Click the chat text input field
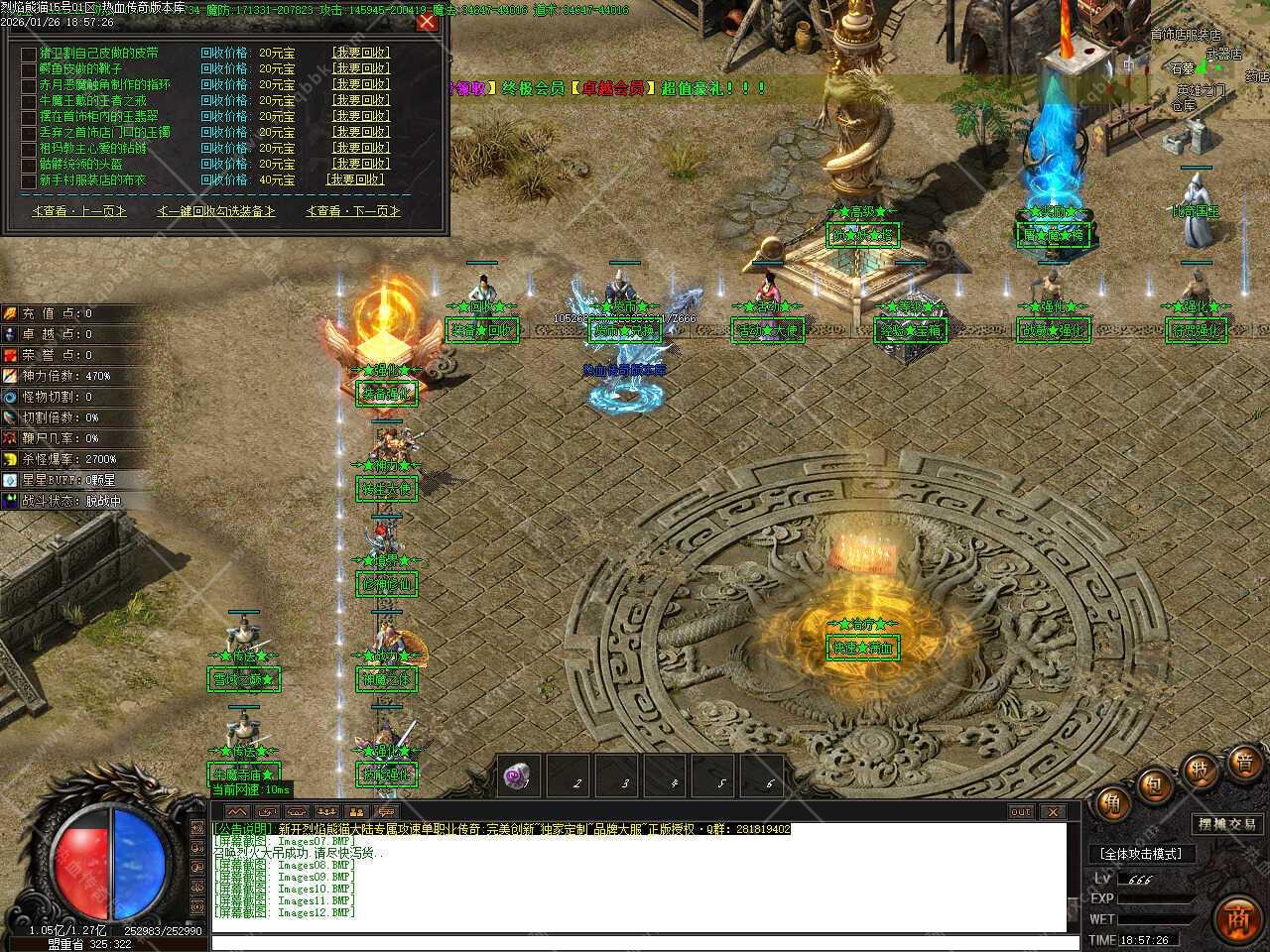The image size is (1270, 952). pos(635,942)
